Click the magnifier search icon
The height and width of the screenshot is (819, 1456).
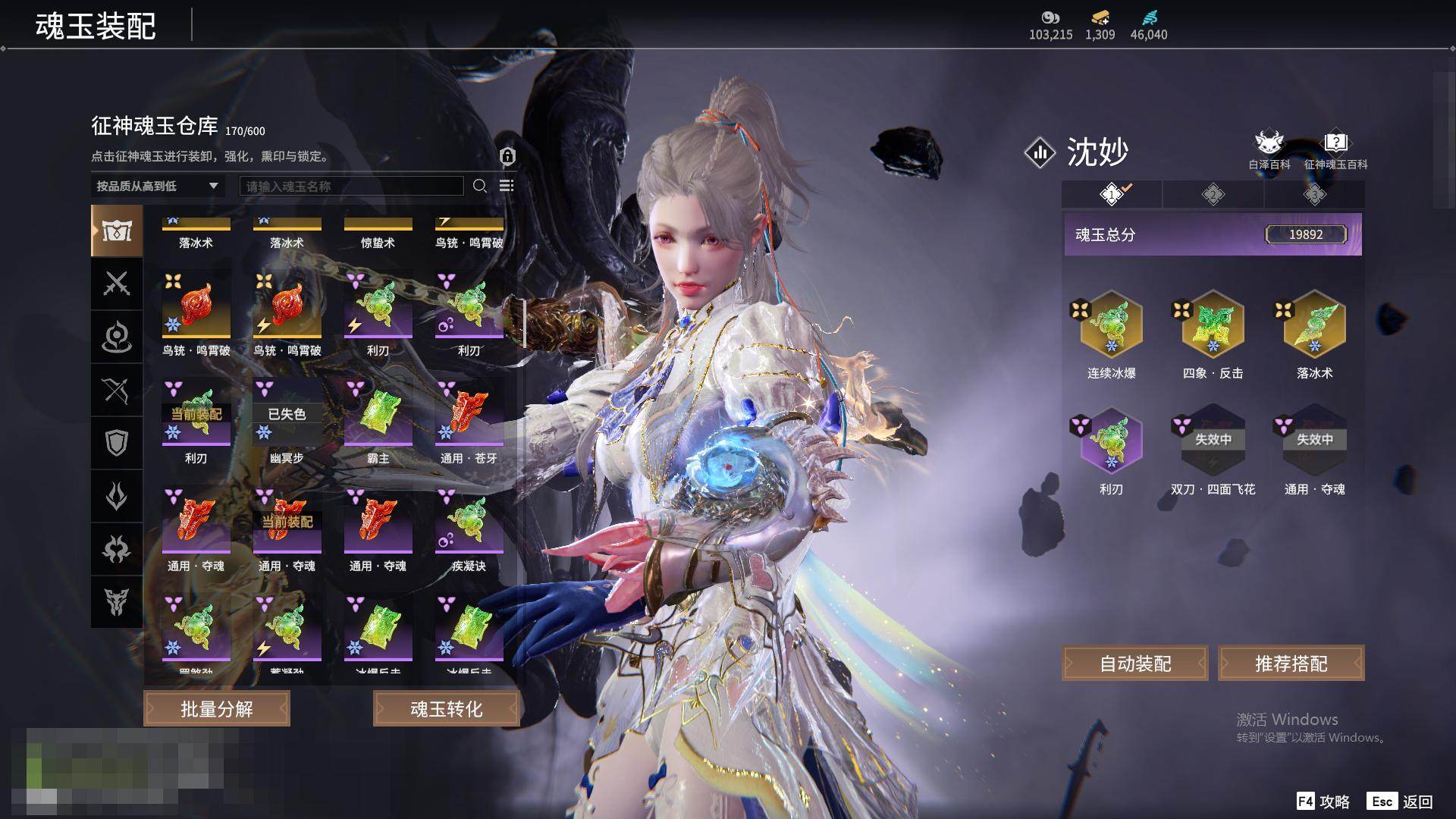pyautogui.click(x=479, y=186)
